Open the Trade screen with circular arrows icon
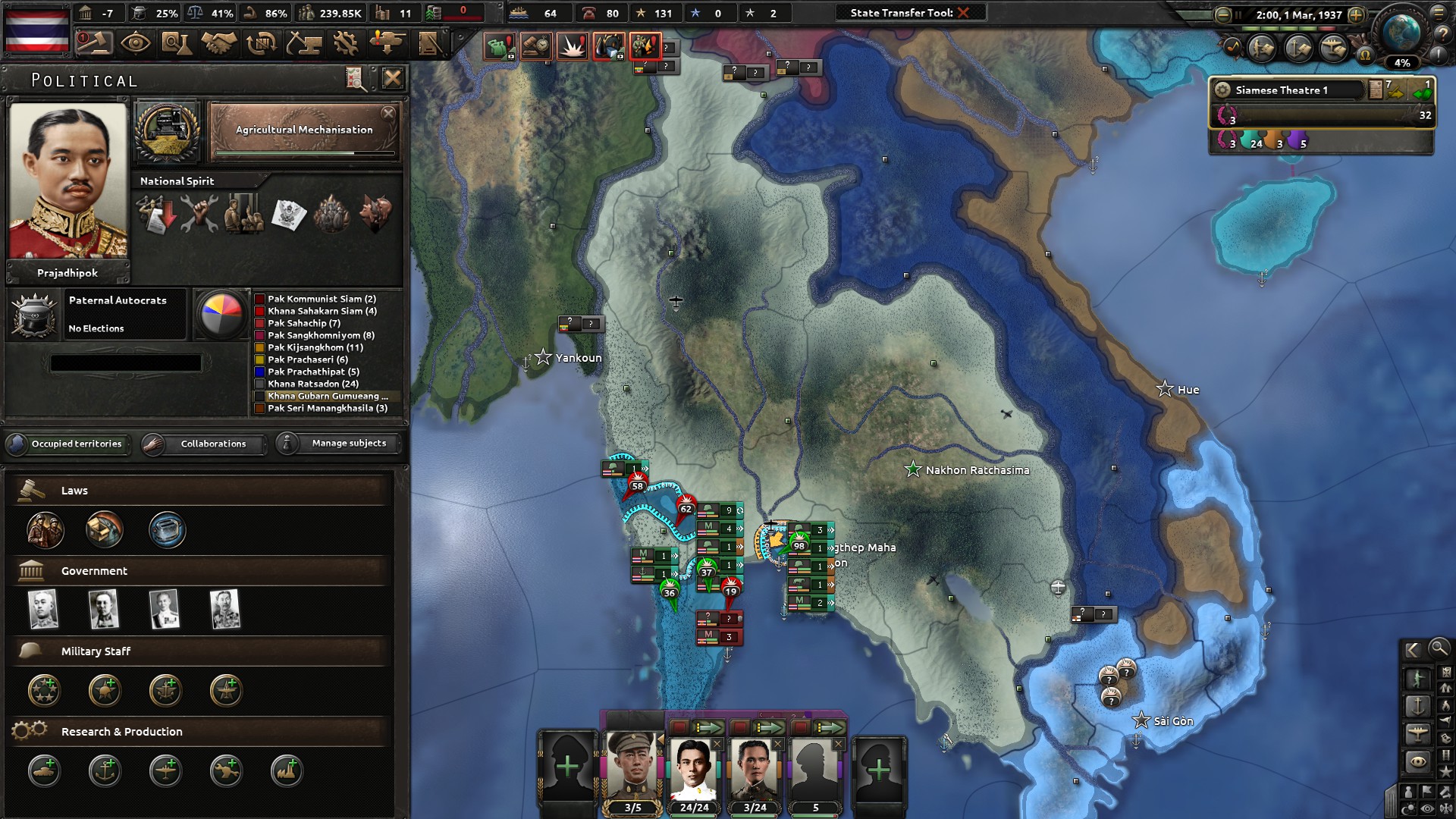Screen dimensions: 1456x819 [262, 44]
